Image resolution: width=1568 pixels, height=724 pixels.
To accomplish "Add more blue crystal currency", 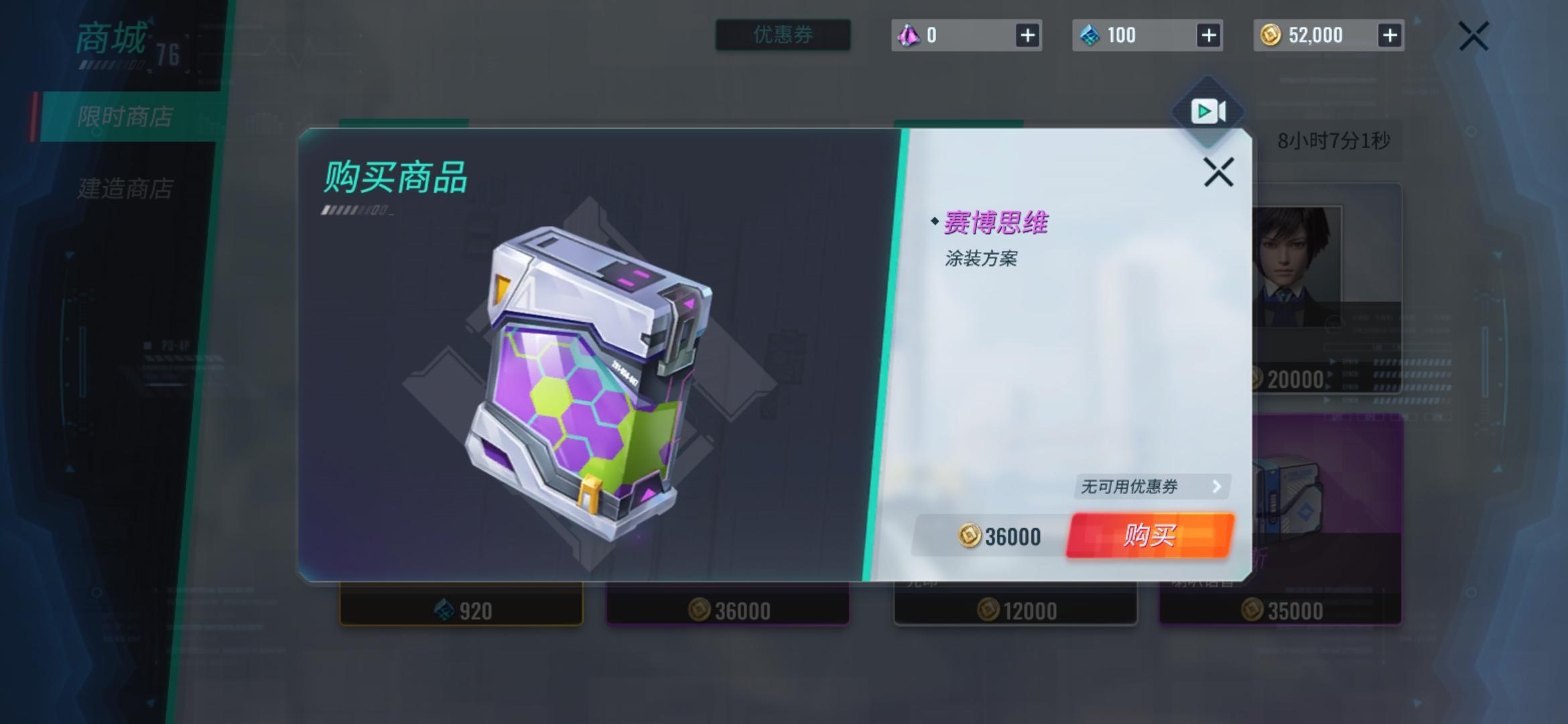I will [1210, 35].
